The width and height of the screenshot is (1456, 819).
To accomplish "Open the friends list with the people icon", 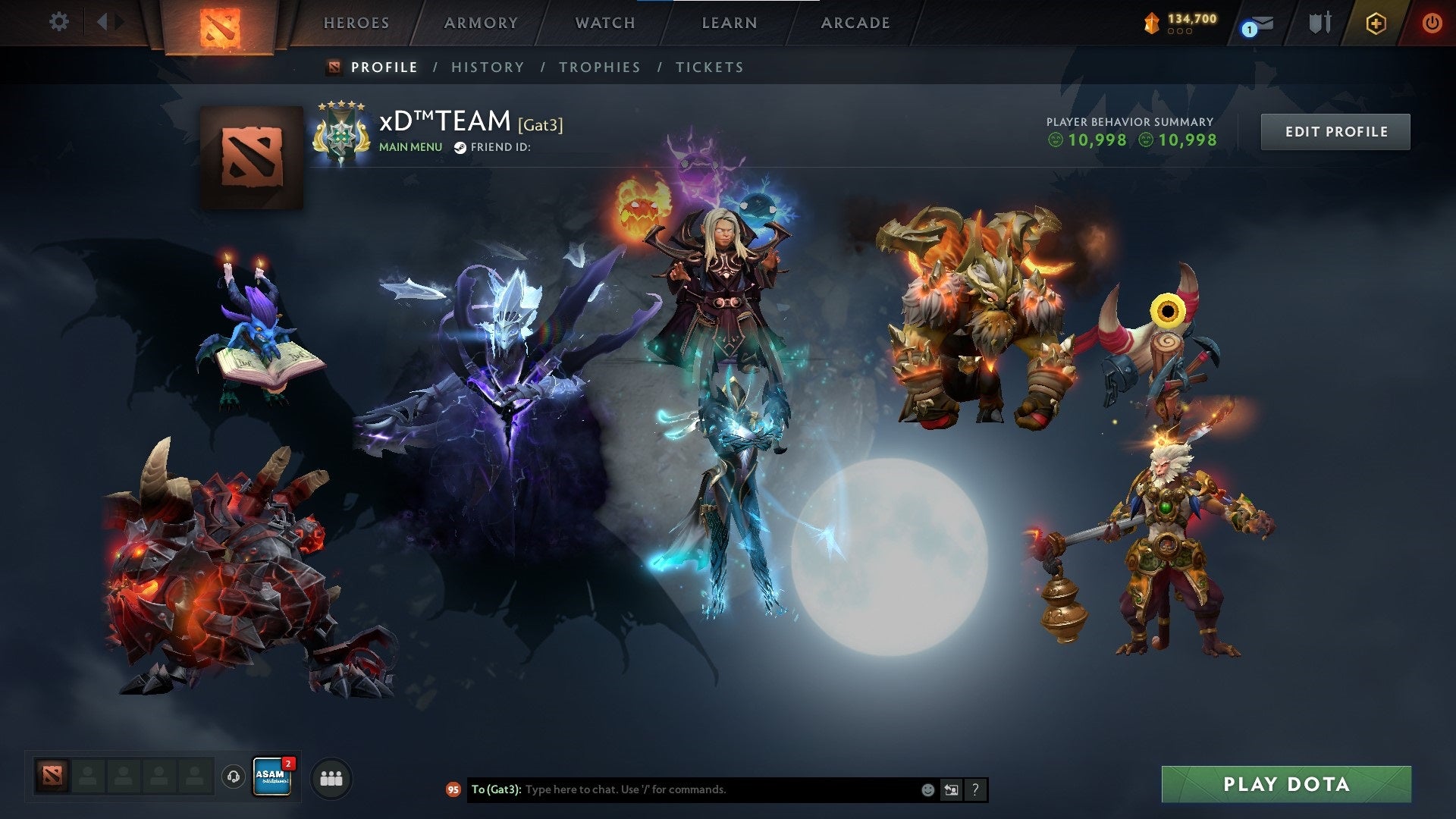I will click(x=330, y=778).
